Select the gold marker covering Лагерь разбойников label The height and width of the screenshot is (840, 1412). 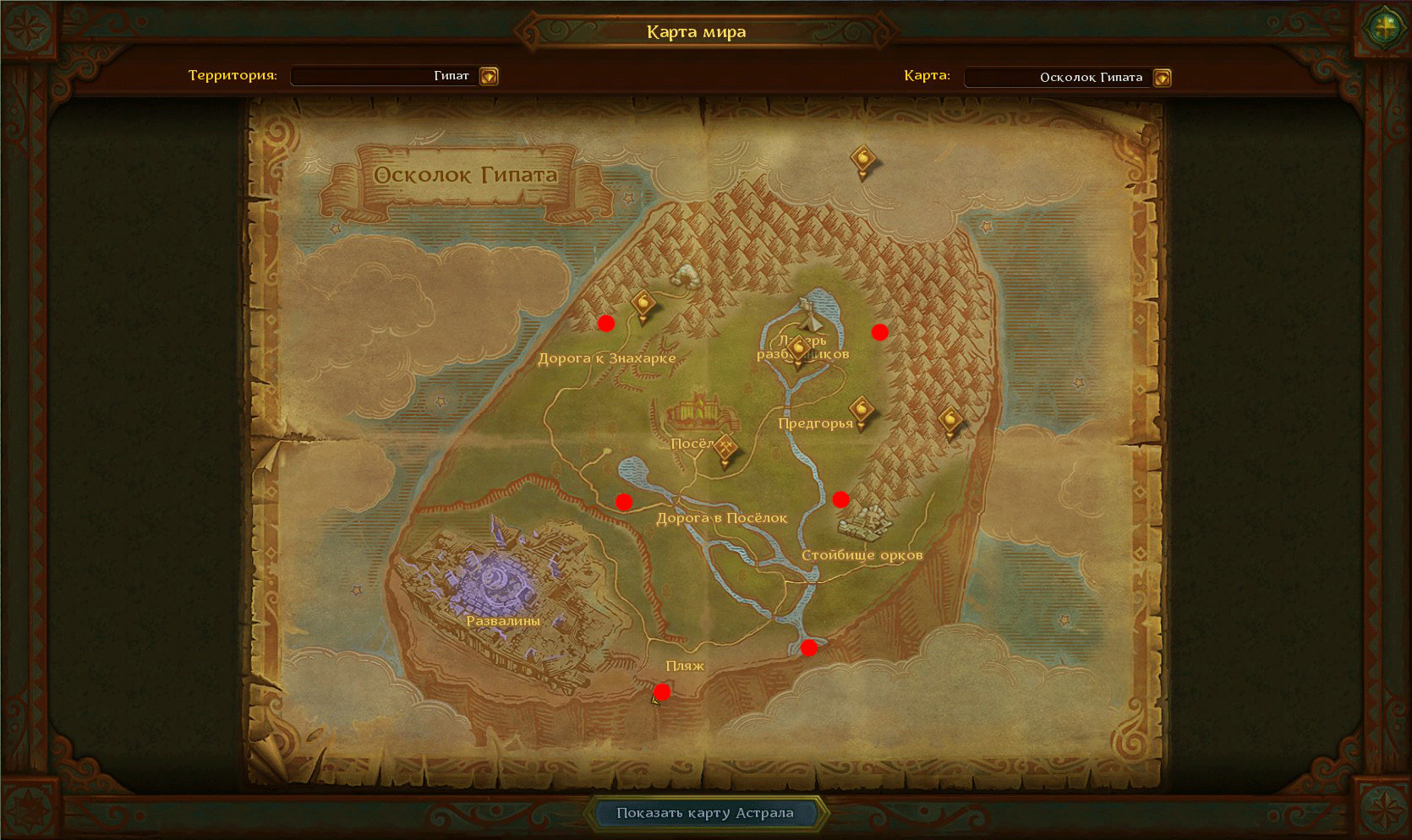(797, 351)
